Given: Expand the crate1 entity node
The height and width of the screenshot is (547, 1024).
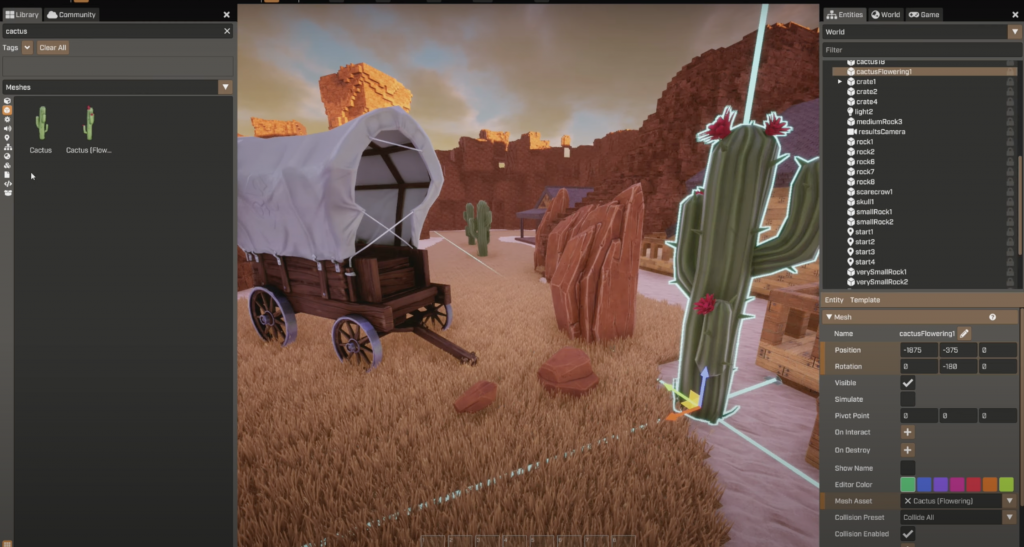Looking at the screenshot, I should [840, 82].
